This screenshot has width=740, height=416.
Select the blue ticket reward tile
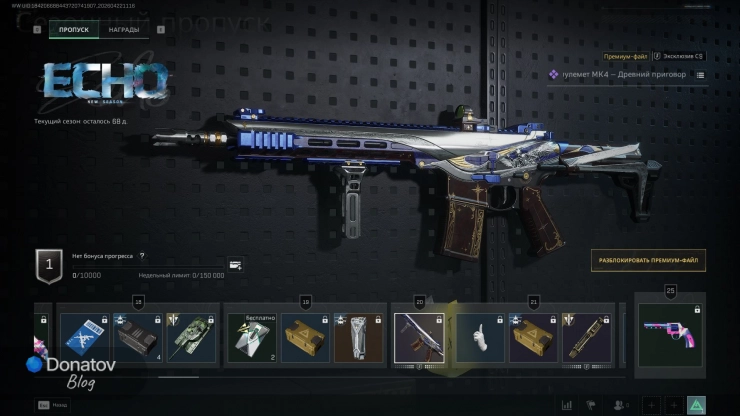[x=82, y=337]
